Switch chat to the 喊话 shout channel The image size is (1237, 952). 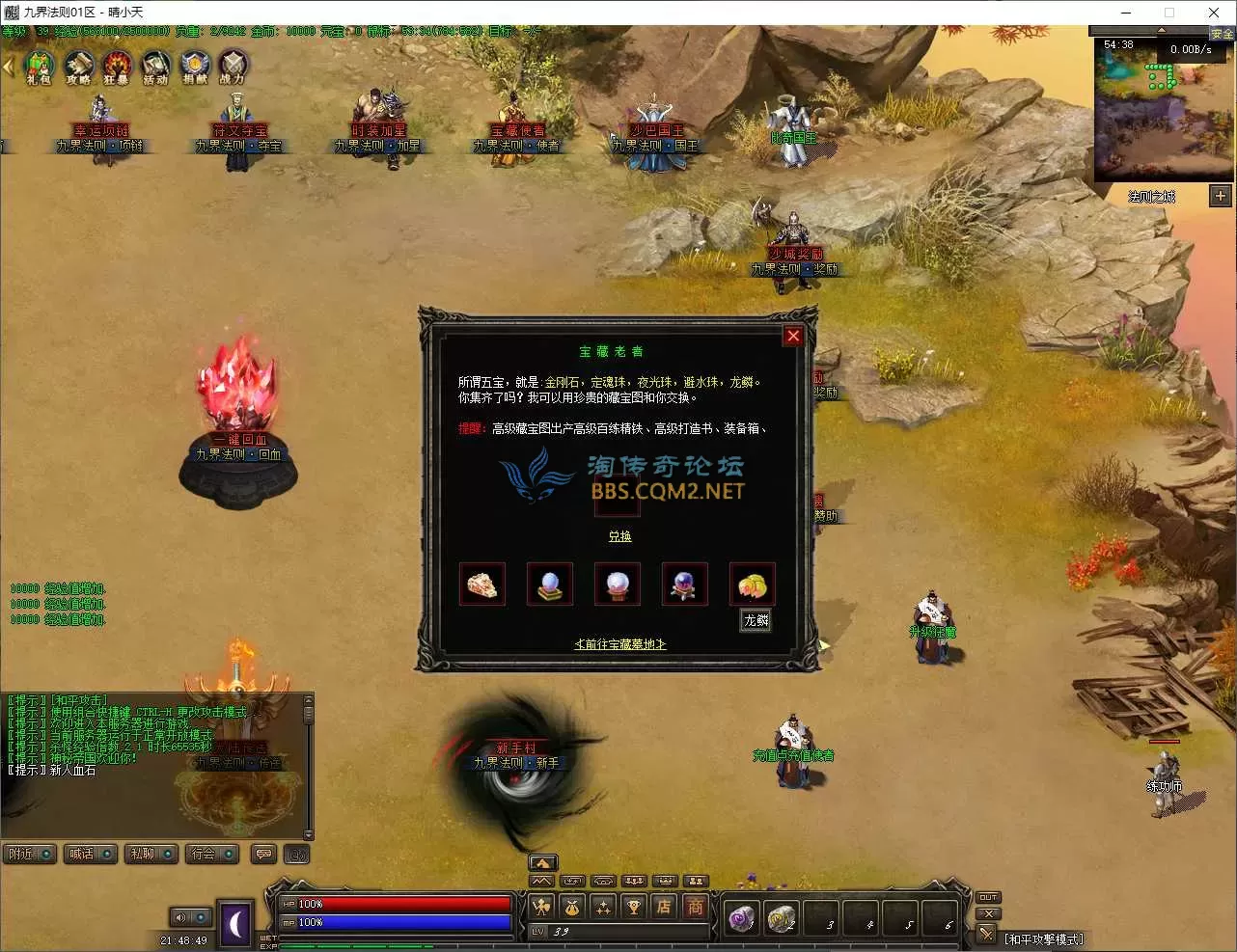pyautogui.click(x=91, y=854)
